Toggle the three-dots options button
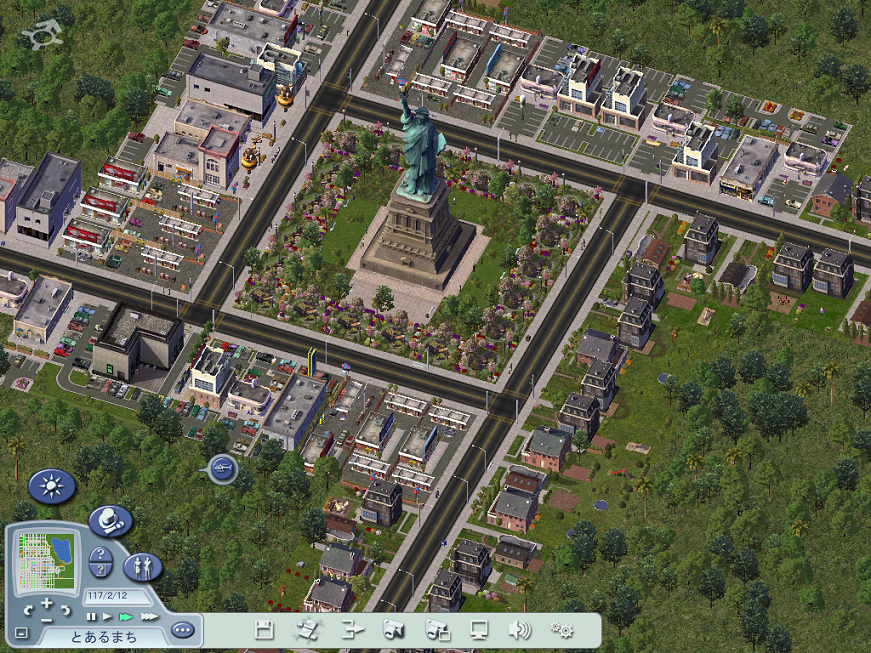The width and height of the screenshot is (871, 653). tap(181, 630)
